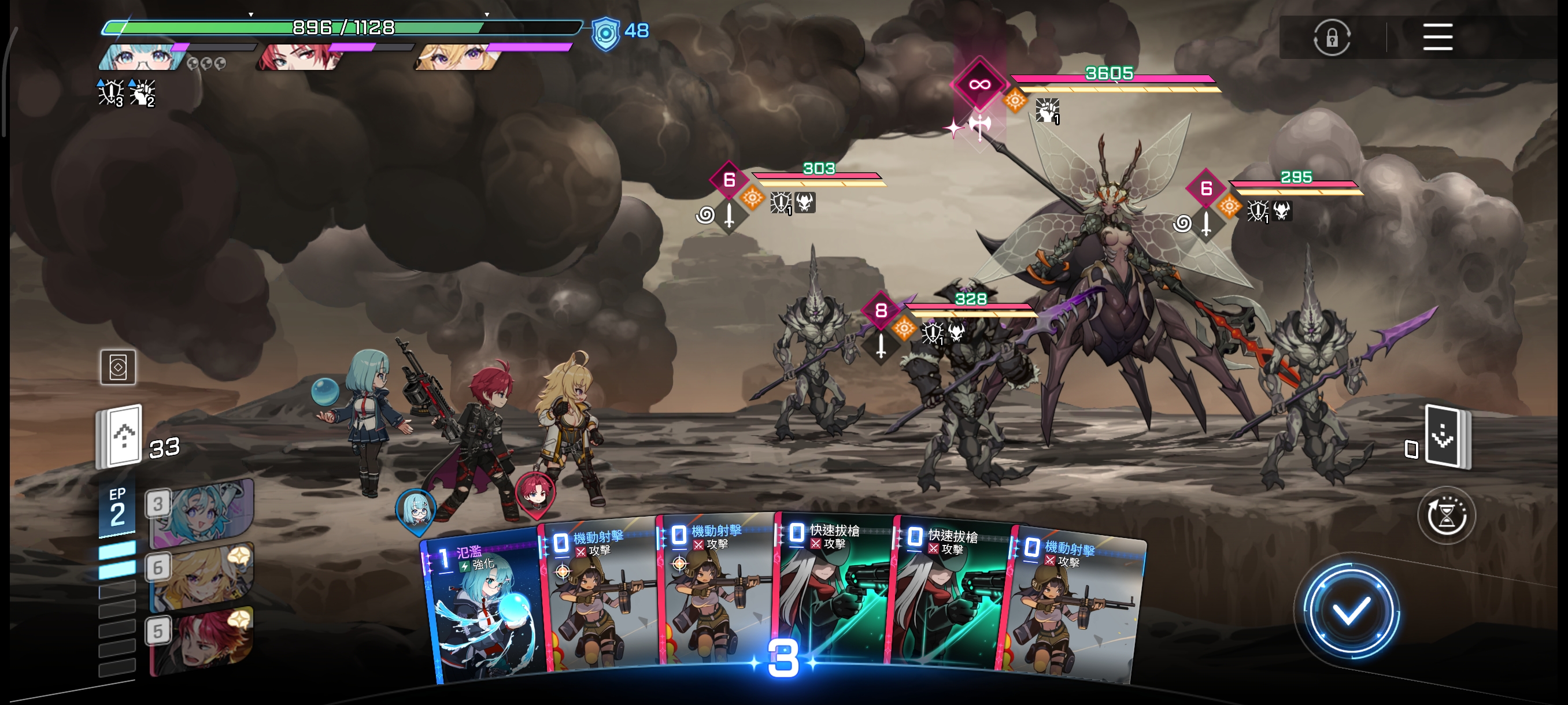
Task: Open the deck card icon above draw pile
Action: (117, 367)
